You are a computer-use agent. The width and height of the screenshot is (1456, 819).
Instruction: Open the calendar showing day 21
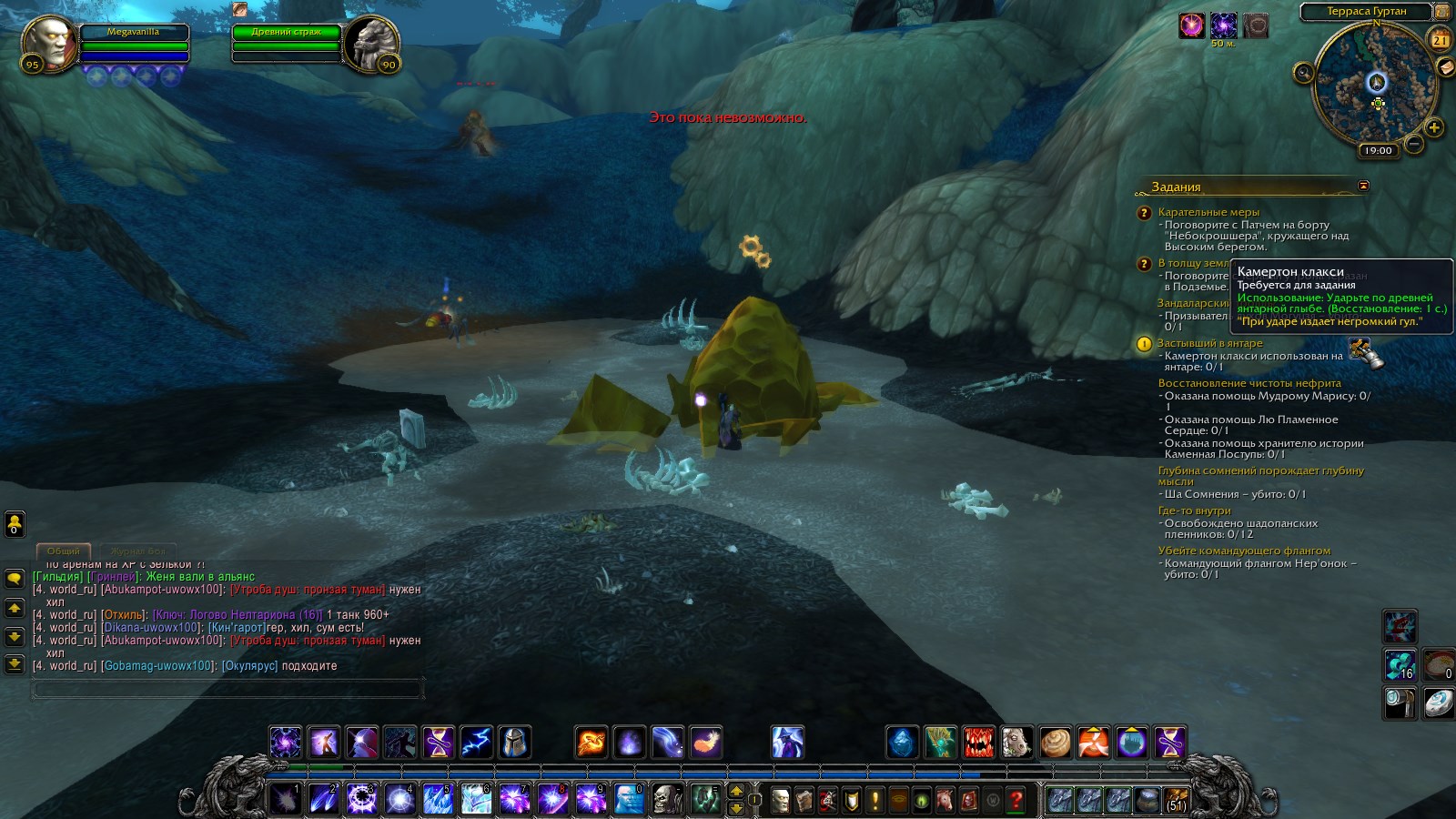point(1441,39)
